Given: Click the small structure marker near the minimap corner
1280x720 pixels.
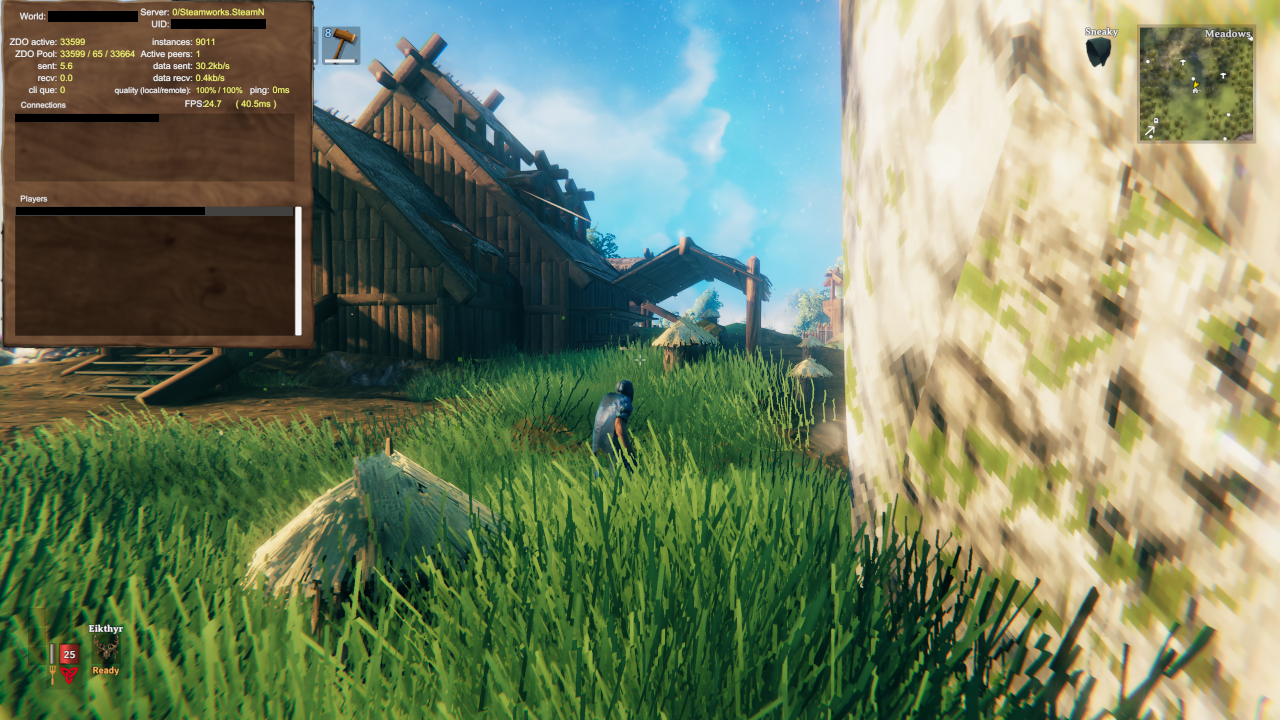Looking at the screenshot, I should point(1156,120).
